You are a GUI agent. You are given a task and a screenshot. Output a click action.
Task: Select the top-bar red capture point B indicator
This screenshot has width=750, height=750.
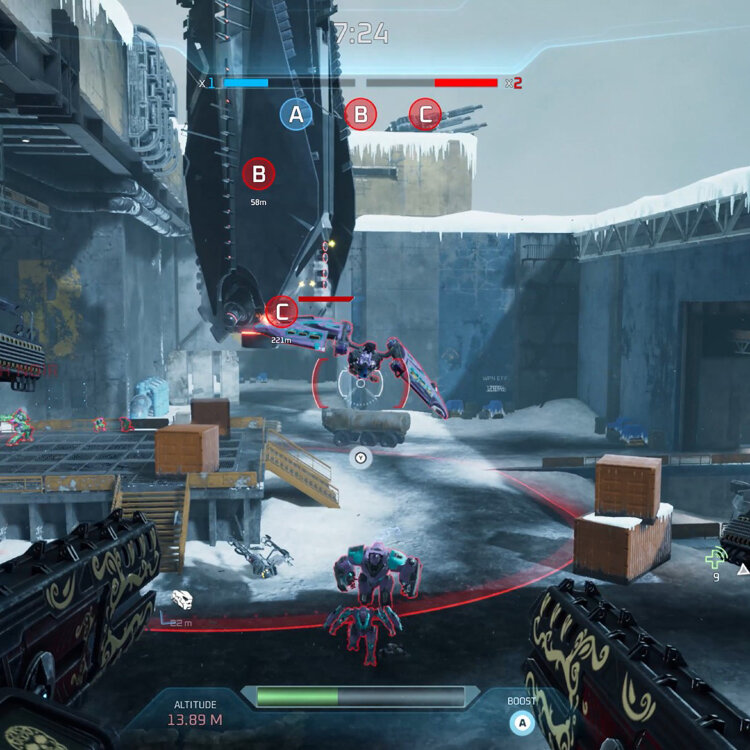(x=361, y=114)
